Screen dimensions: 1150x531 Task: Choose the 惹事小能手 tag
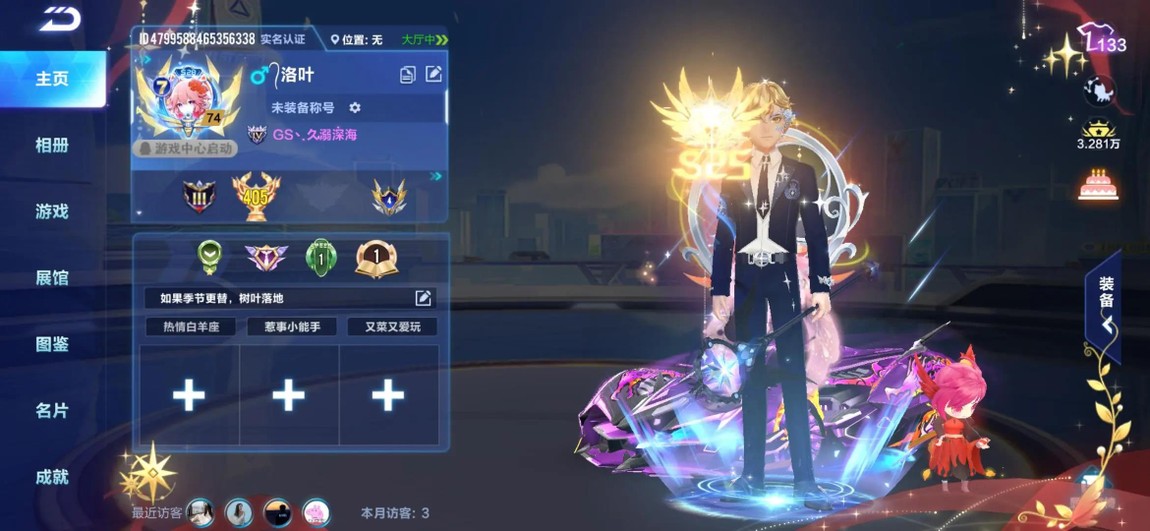(x=291, y=327)
